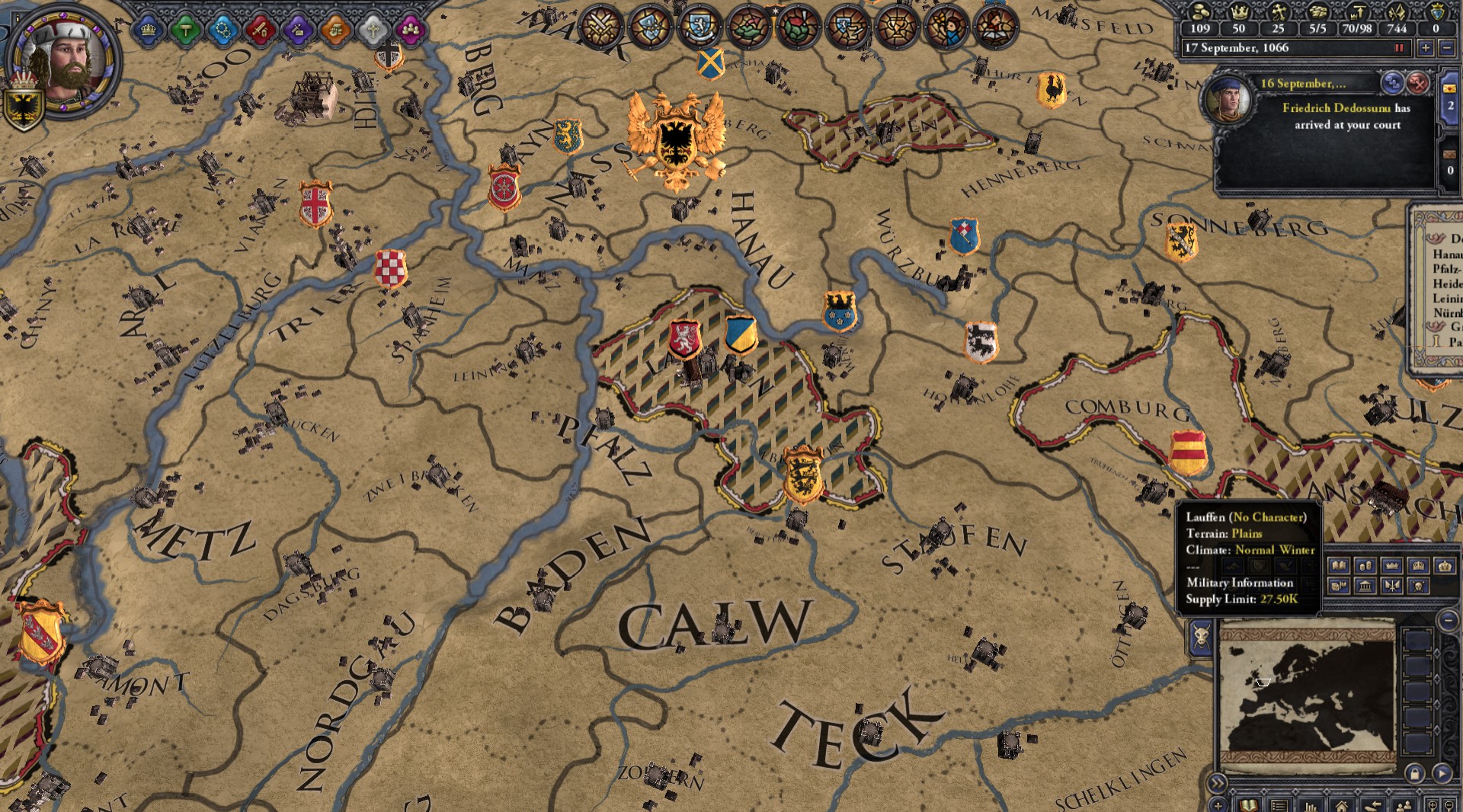Click the Friedrich Dedossunu name link

click(x=1336, y=109)
